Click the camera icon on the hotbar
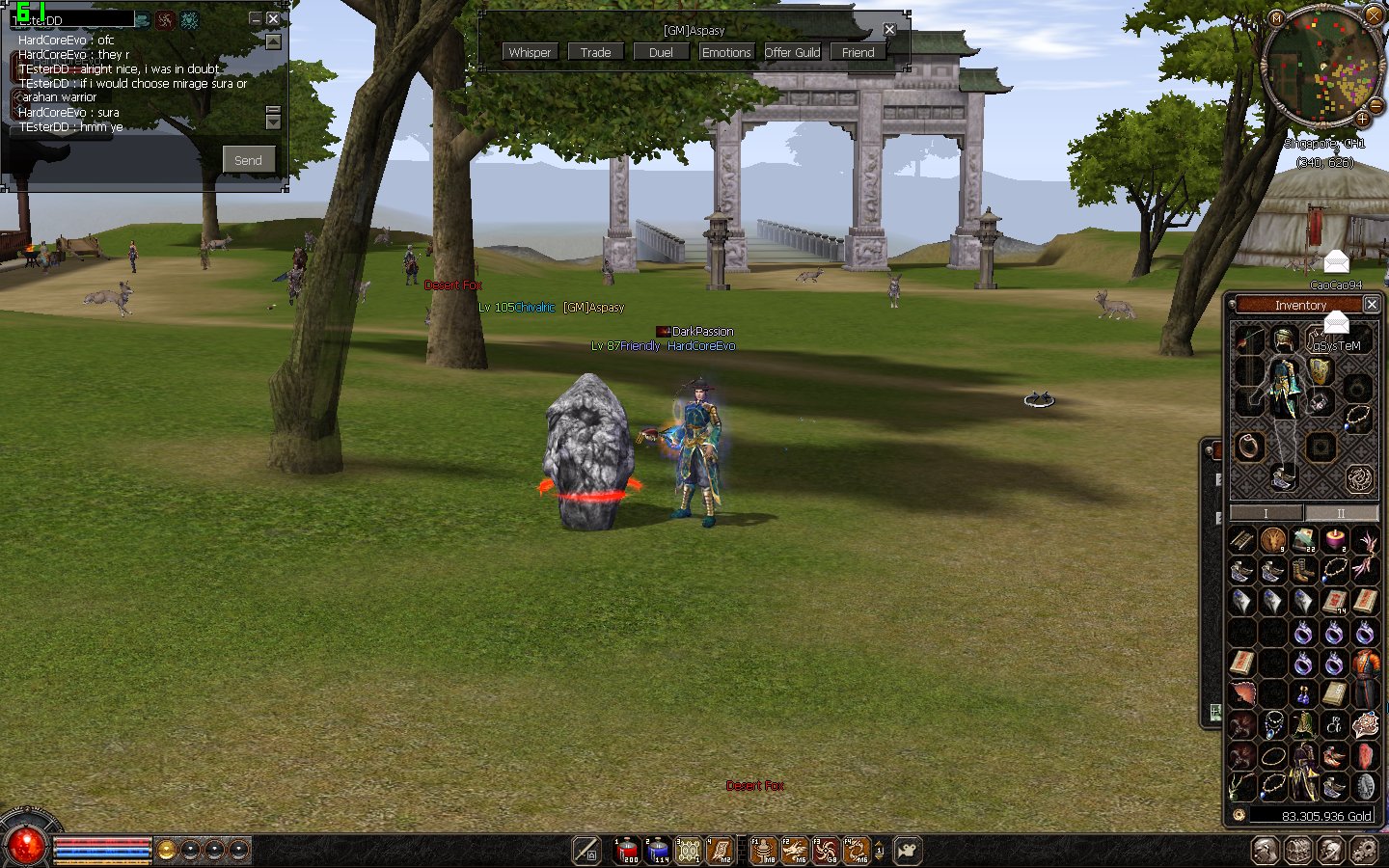Image resolution: width=1389 pixels, height=868 pixels. (908, 850)
